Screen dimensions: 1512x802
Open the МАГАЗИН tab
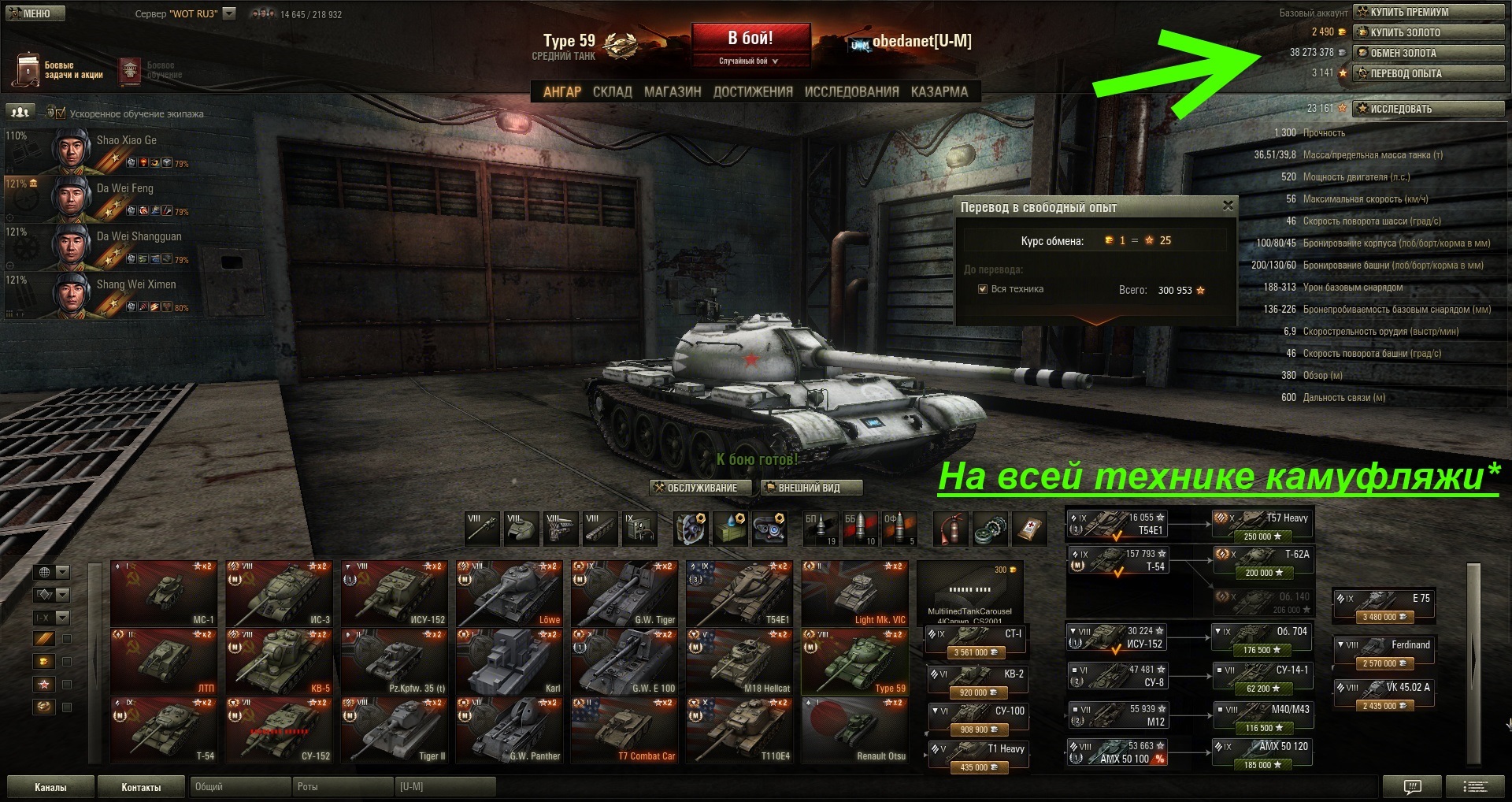pos(672,91)
